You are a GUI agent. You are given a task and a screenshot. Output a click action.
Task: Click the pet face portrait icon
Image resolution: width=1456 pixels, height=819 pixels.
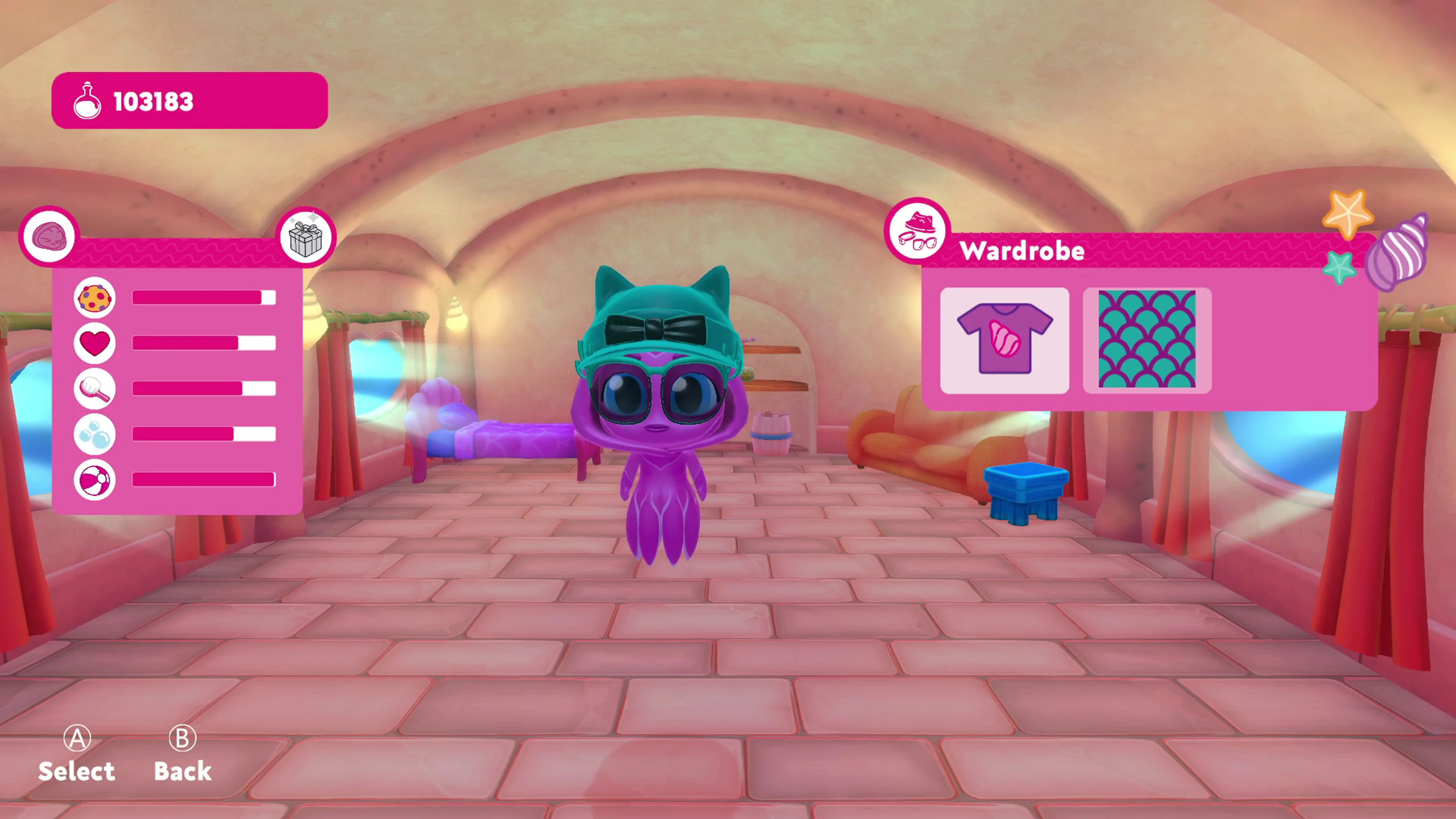(x=49, y=235)
